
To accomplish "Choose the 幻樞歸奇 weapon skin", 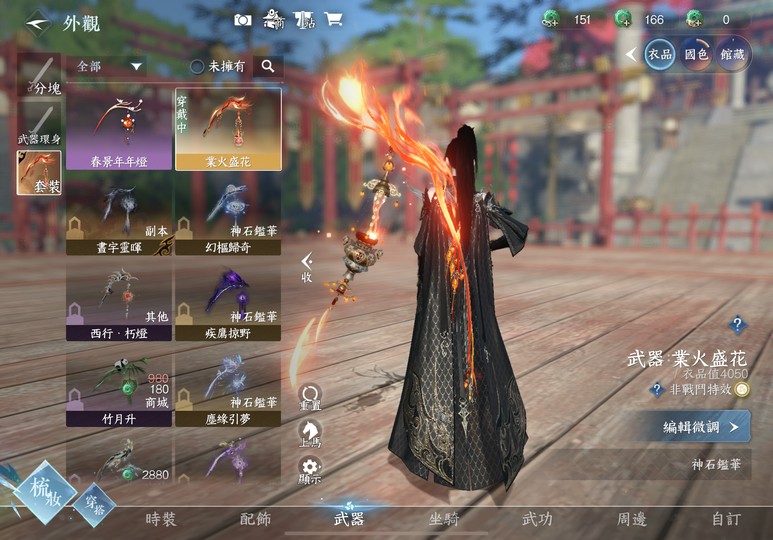I will 228,213.
